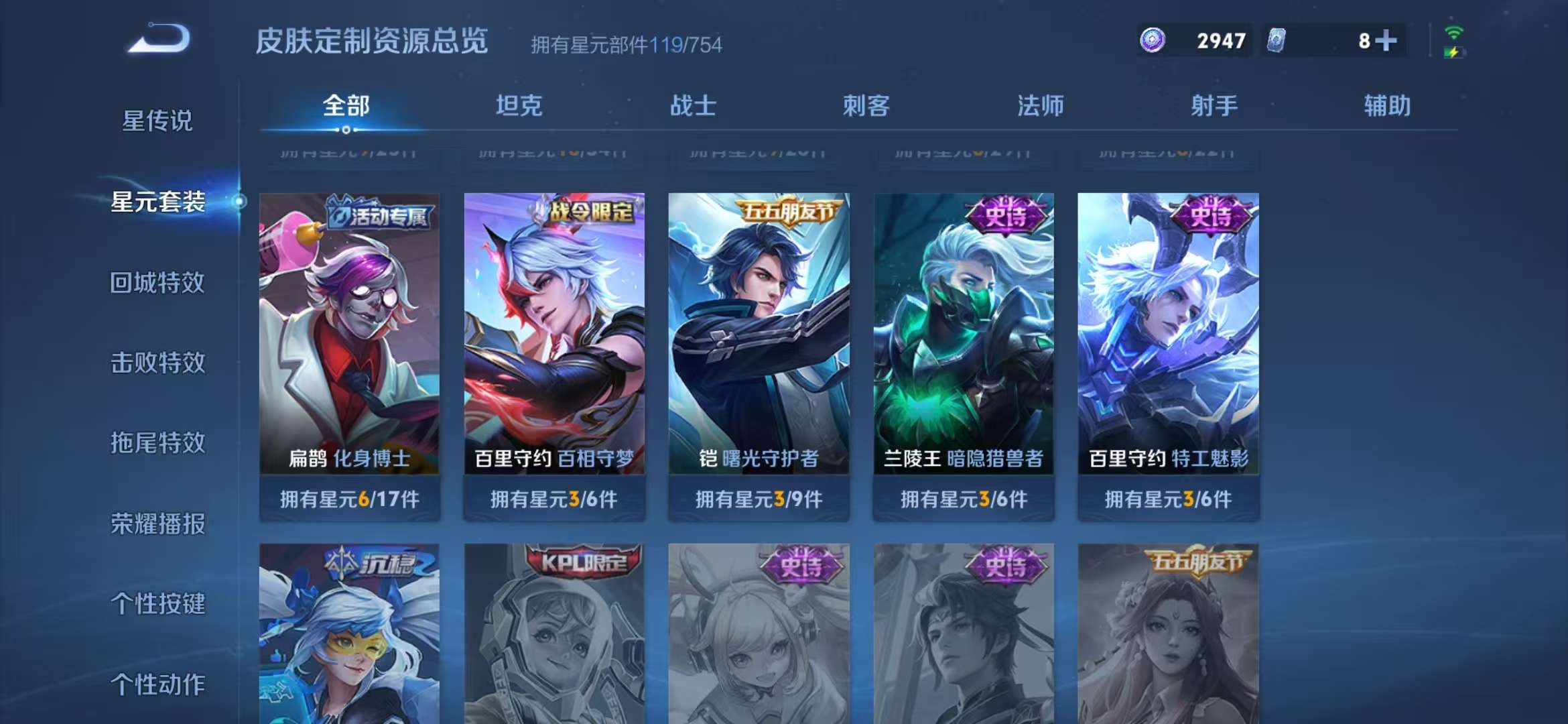The width and height of the screenshot is (1568, 724).
Task: Select 个性动作 from the sidebar
Action: coord(159,686)
